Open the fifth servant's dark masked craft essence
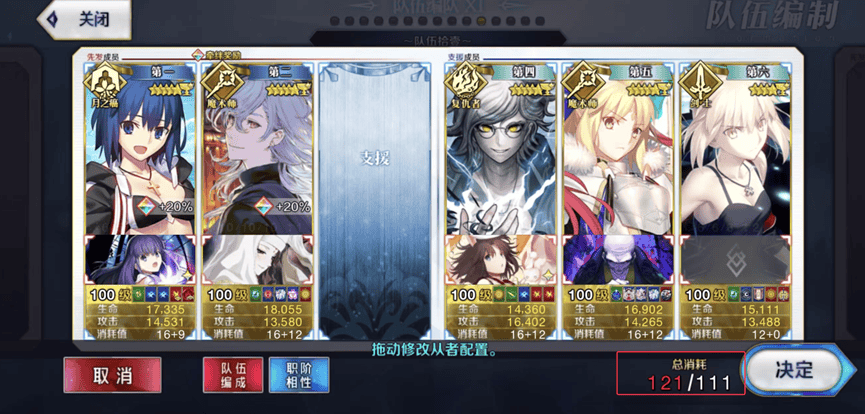The height and width of the screenshot is (414, 865). (616, 257)
